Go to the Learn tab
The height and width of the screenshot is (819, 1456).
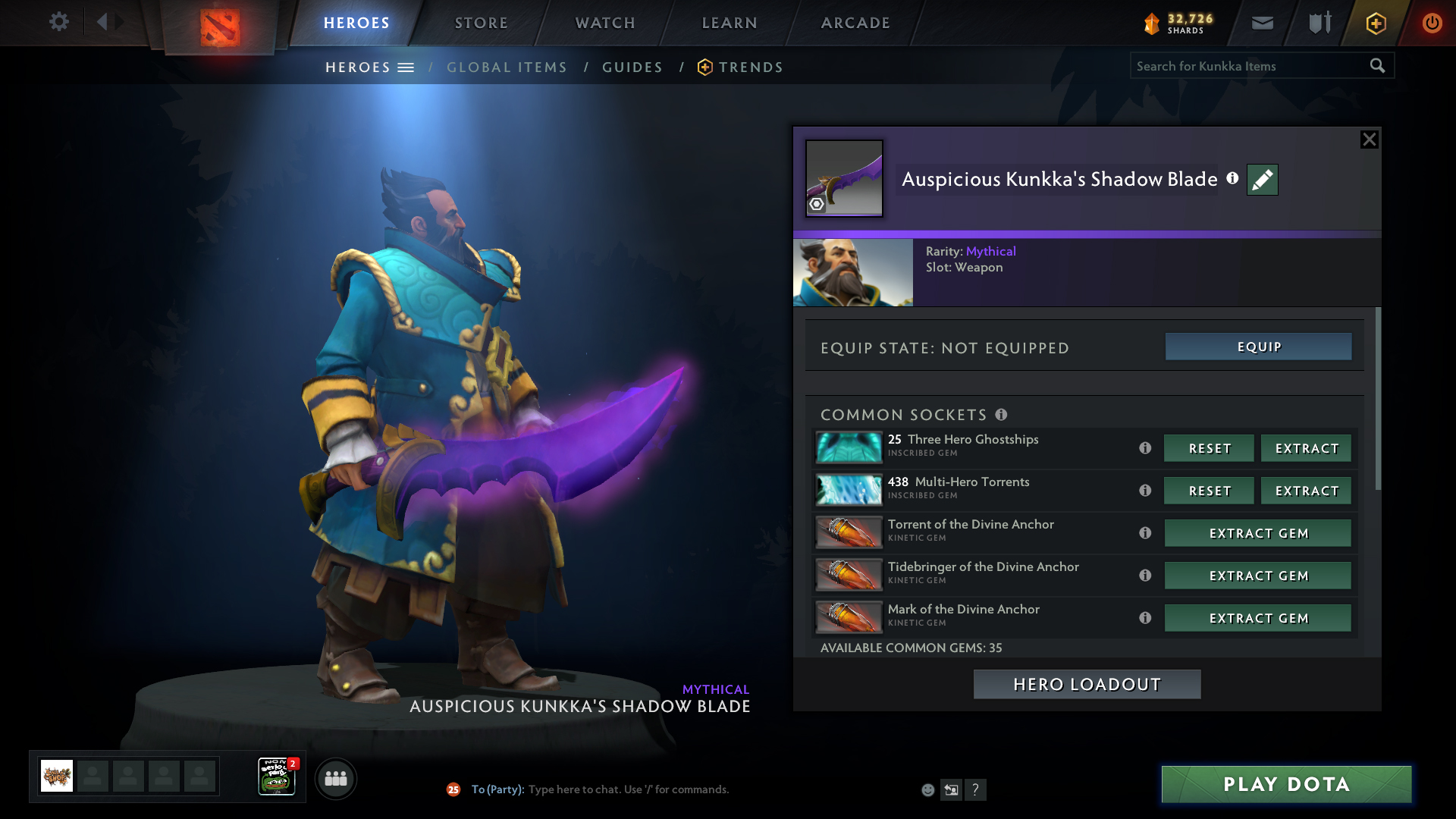pyautogui.click(x=730, y=23)
